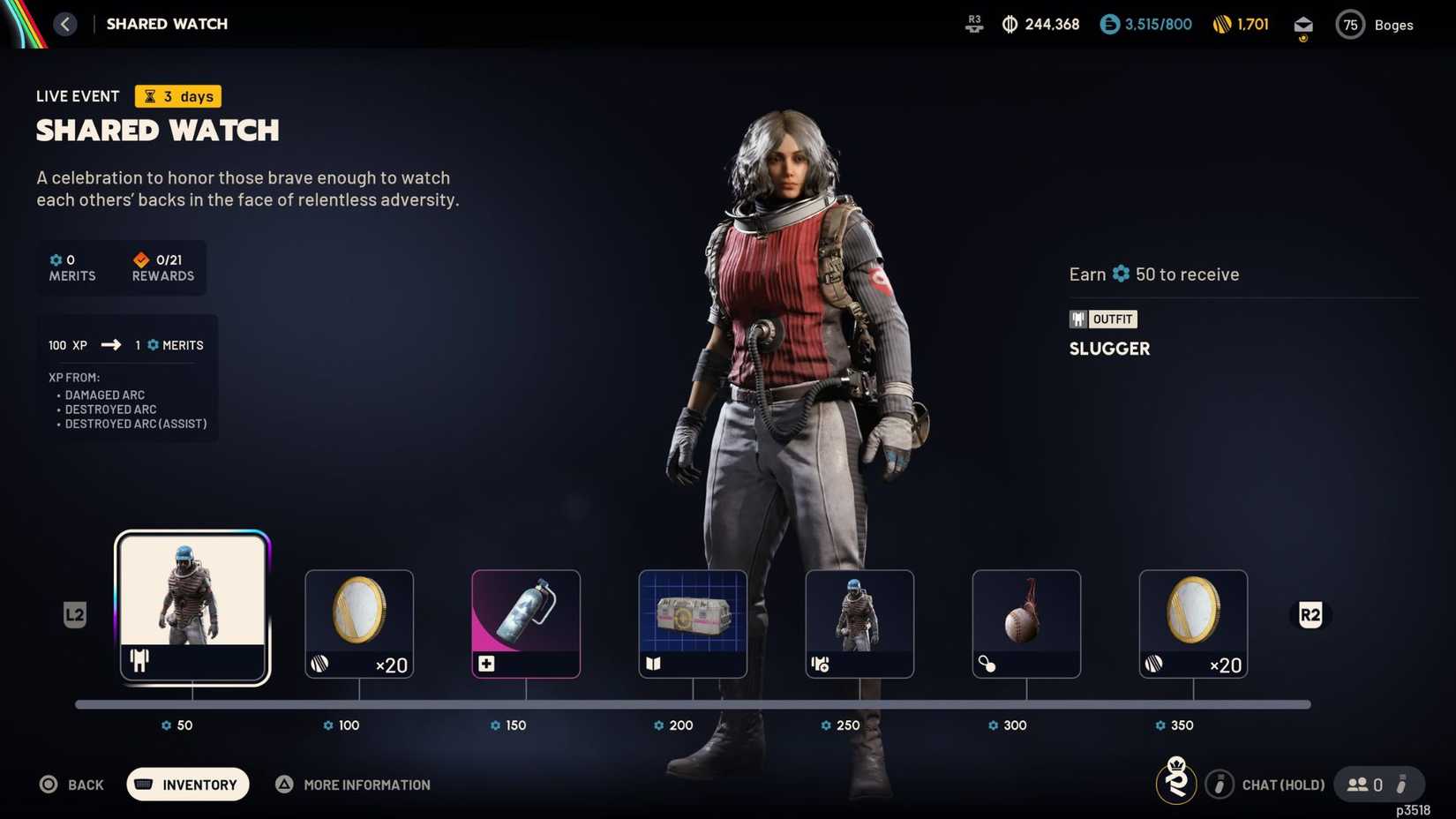1456x819 pixels.
Task: Click the back arrow beside Shared Watch title
Action: (65, 23)
